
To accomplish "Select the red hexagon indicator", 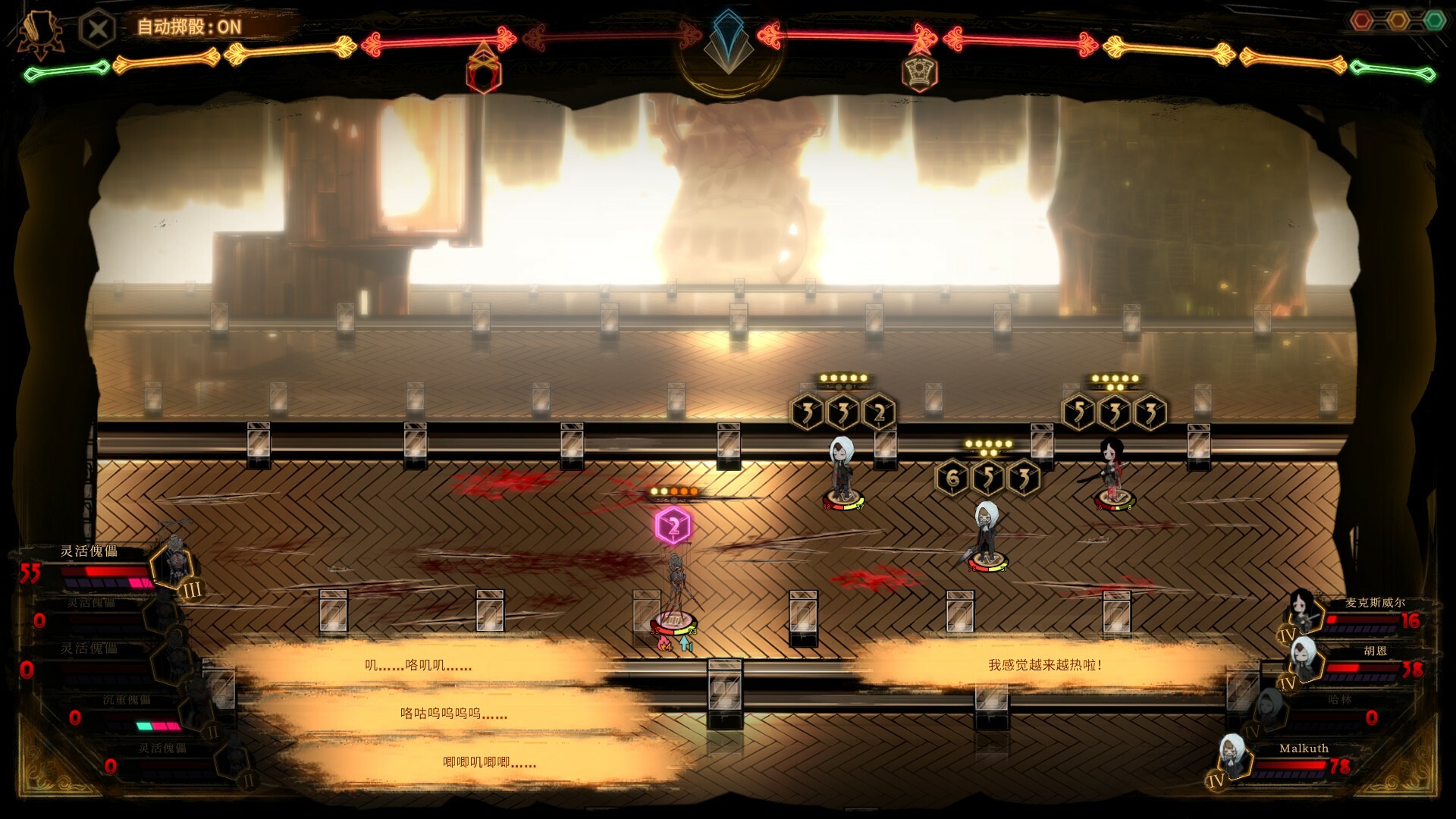I will (1362, 20).
